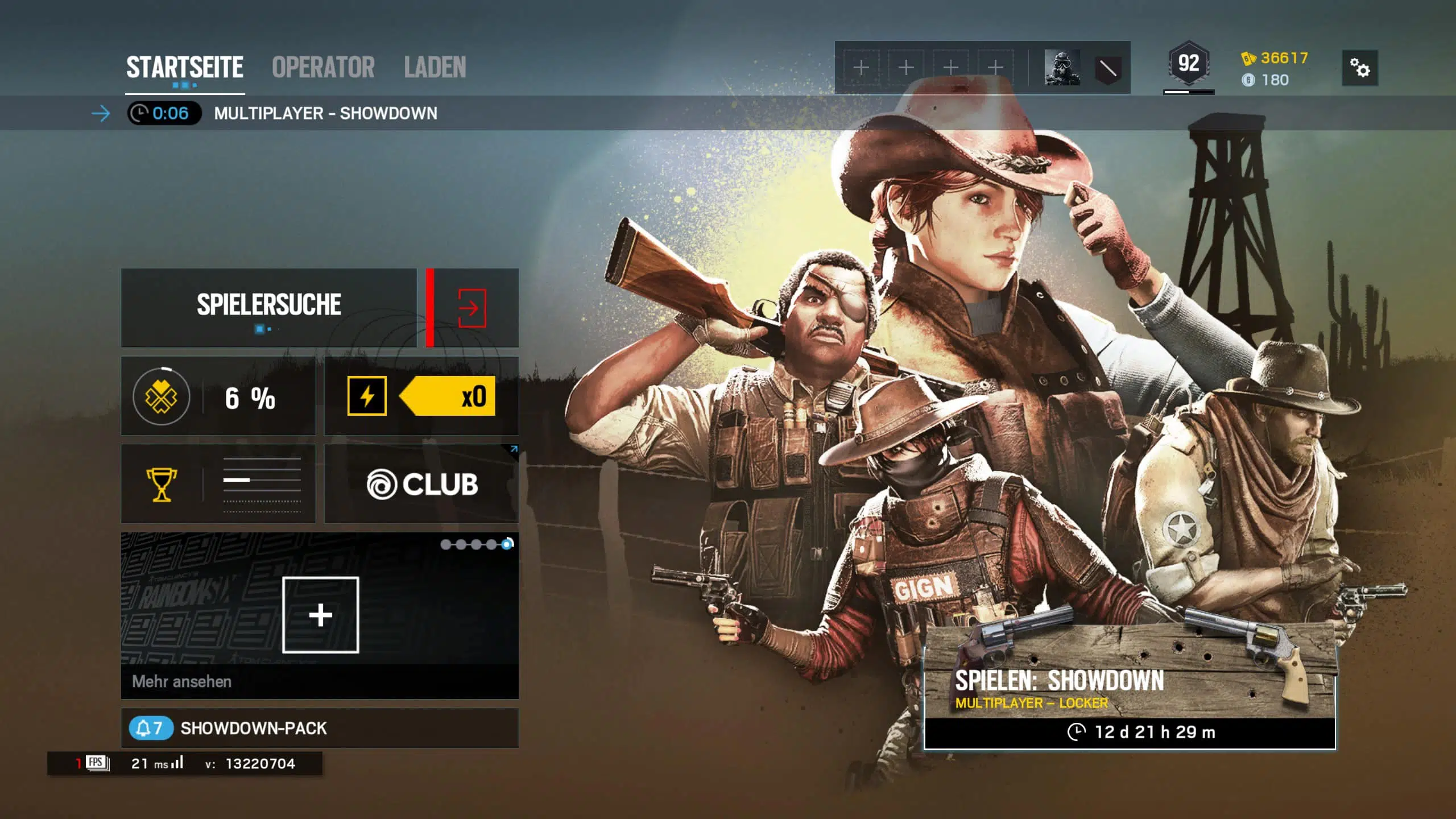The height and width of the screenshot is (819, 1456).
Task: Click the plus box in the news panel
Action: click(320, 615)
